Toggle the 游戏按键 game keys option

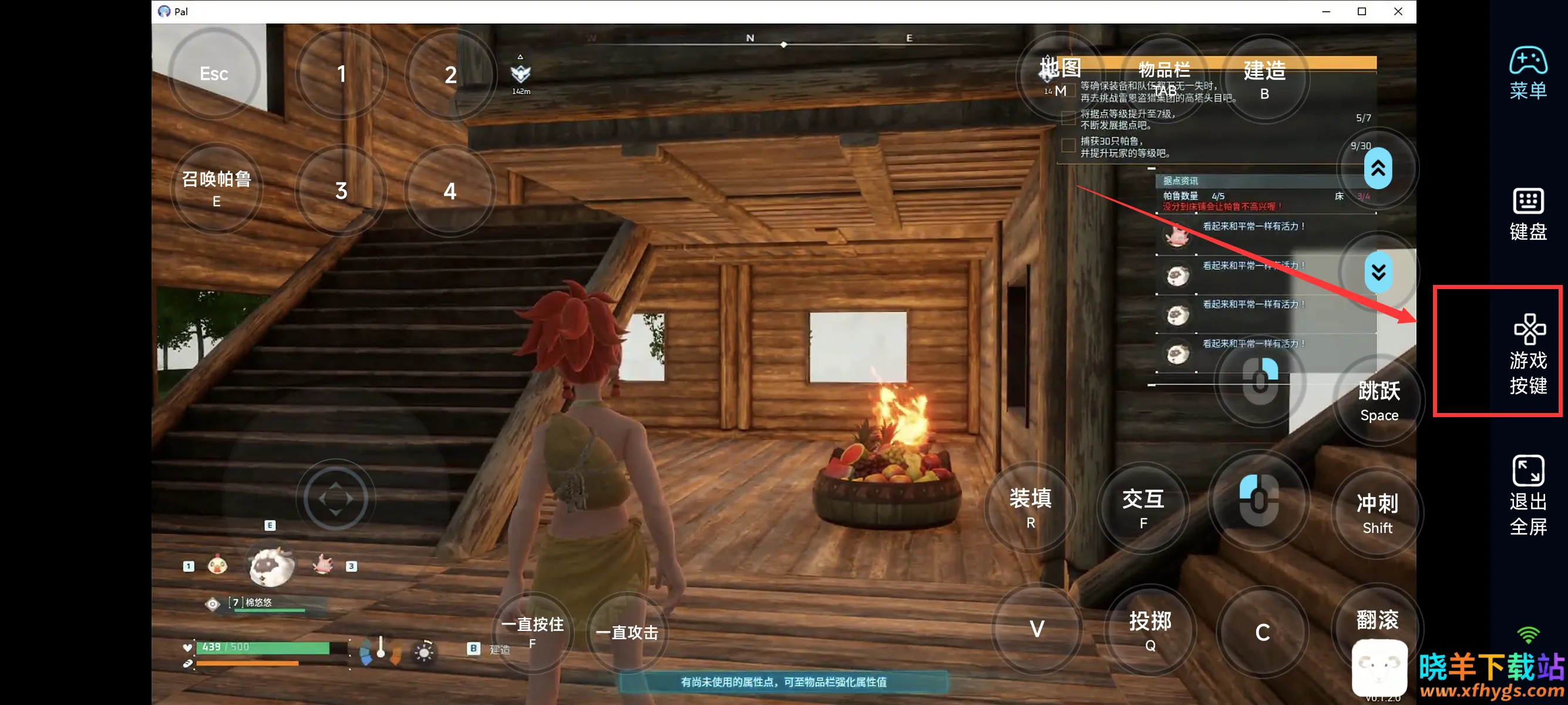(1528, 353)
